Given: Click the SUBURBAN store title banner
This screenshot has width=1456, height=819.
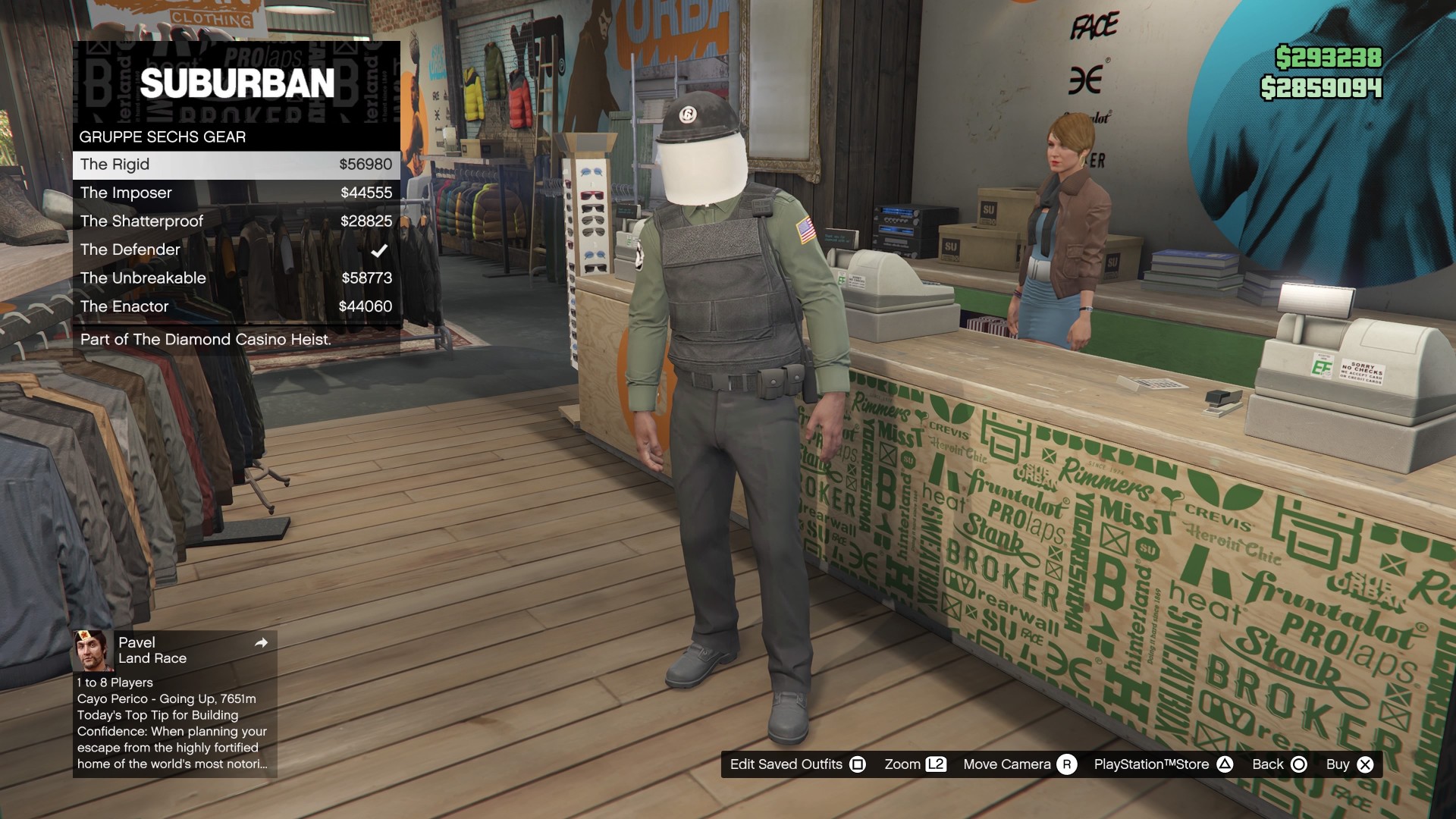Looking at the screenshot, I should pos(239,83).
